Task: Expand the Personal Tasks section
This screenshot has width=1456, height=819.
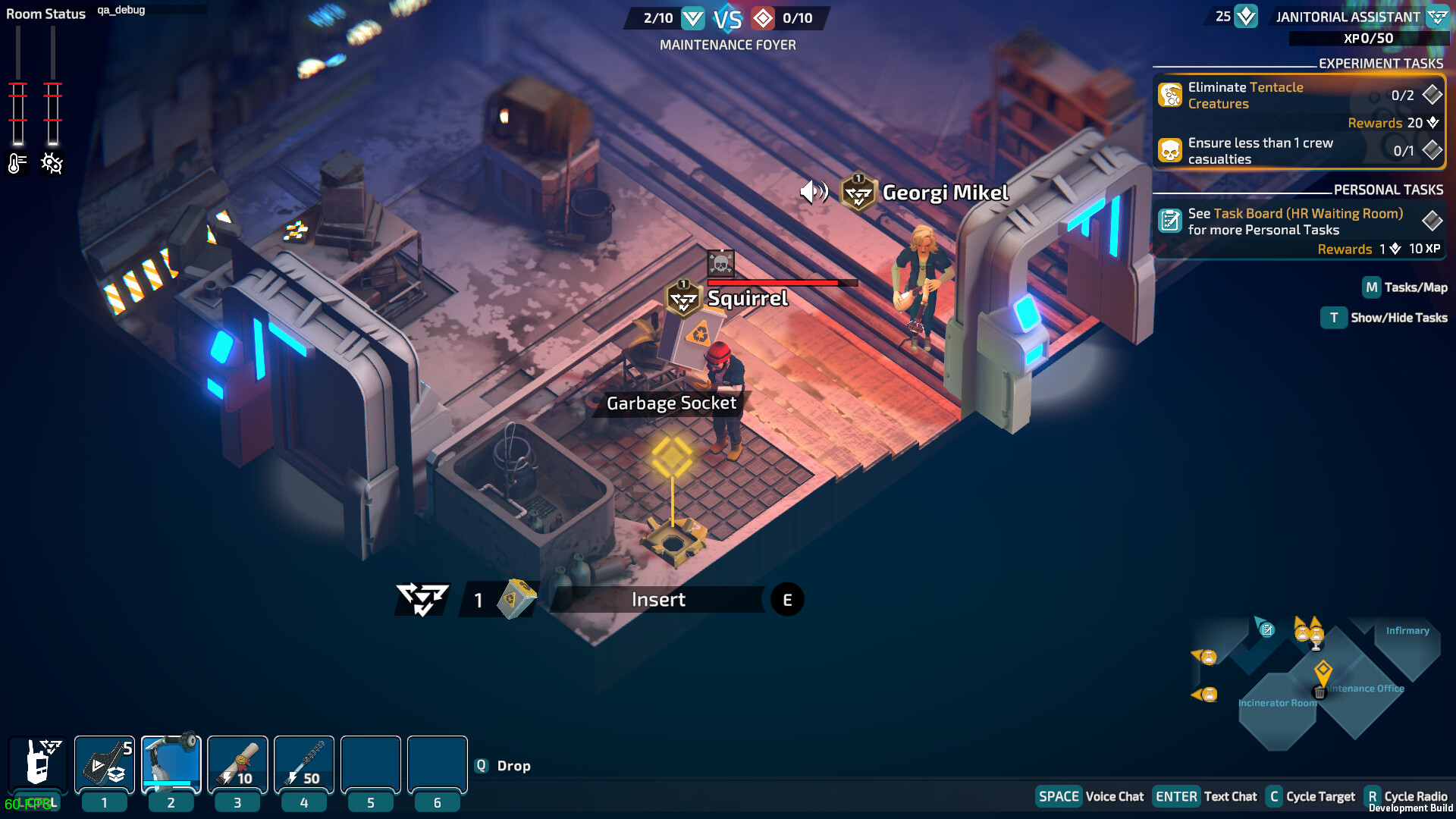Action: click(1389, 190)
